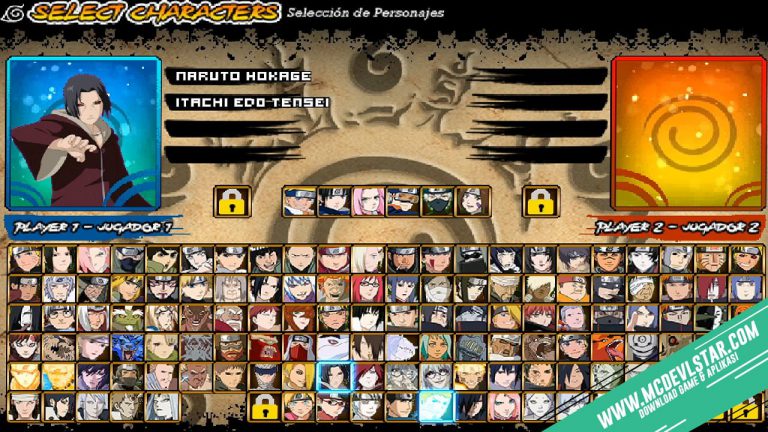Select the glowing white silhouette tile
The width and height of the screenshot is (768, 432).
[x=434, y=406]
